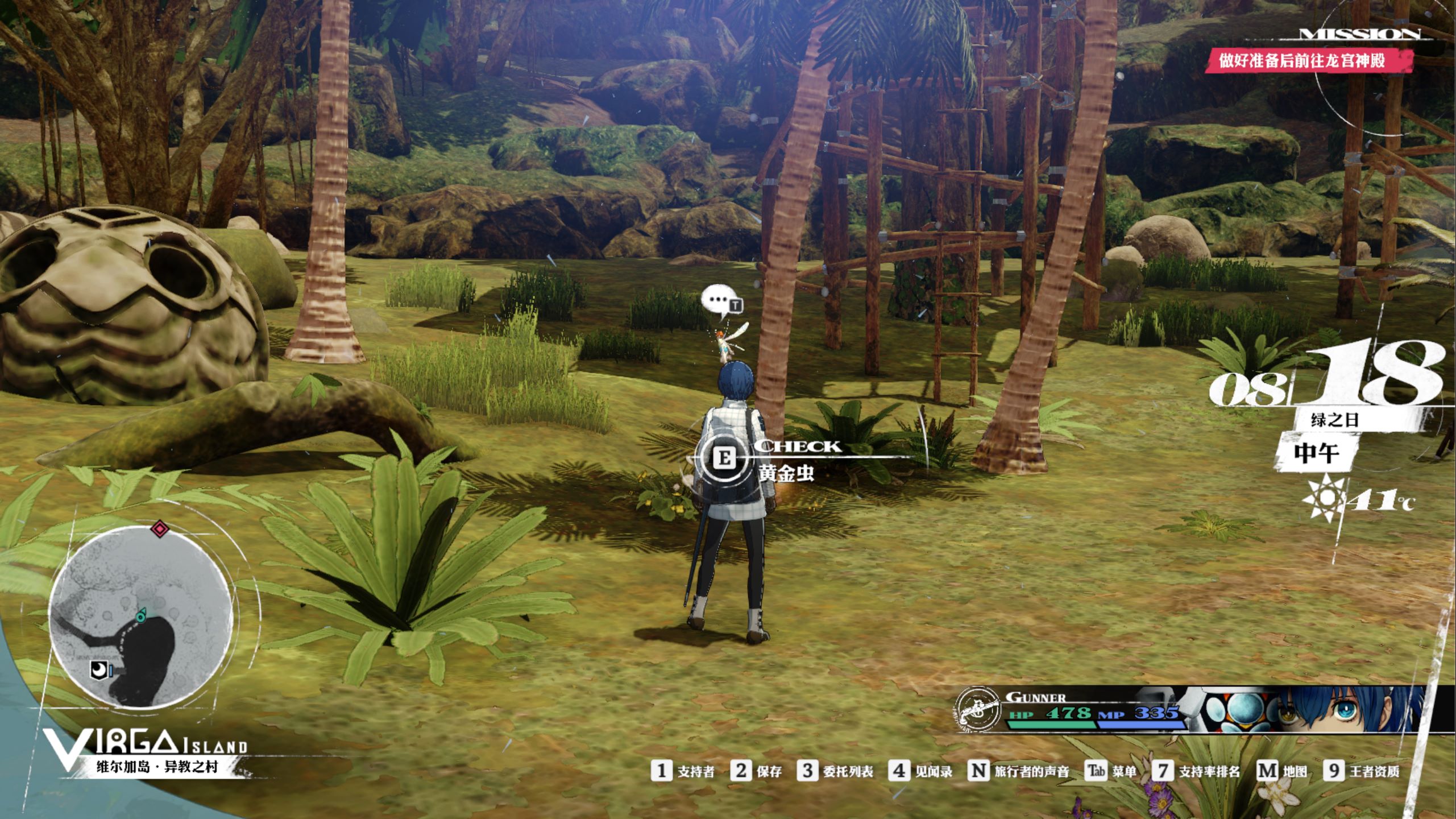This screenshot has height=819, width=1456.
Task: Open the 支持者 (Supporters) shortcut
Action: (683, 771)
